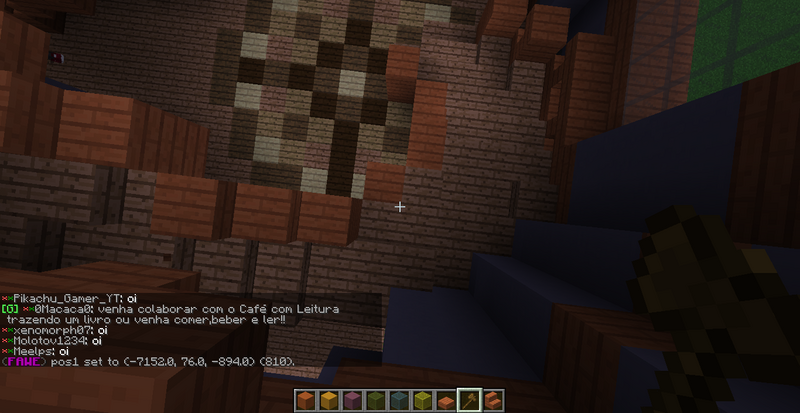Select the golden yellow block beside the purple one
The image size is (800, 413).
click(327, 400)
